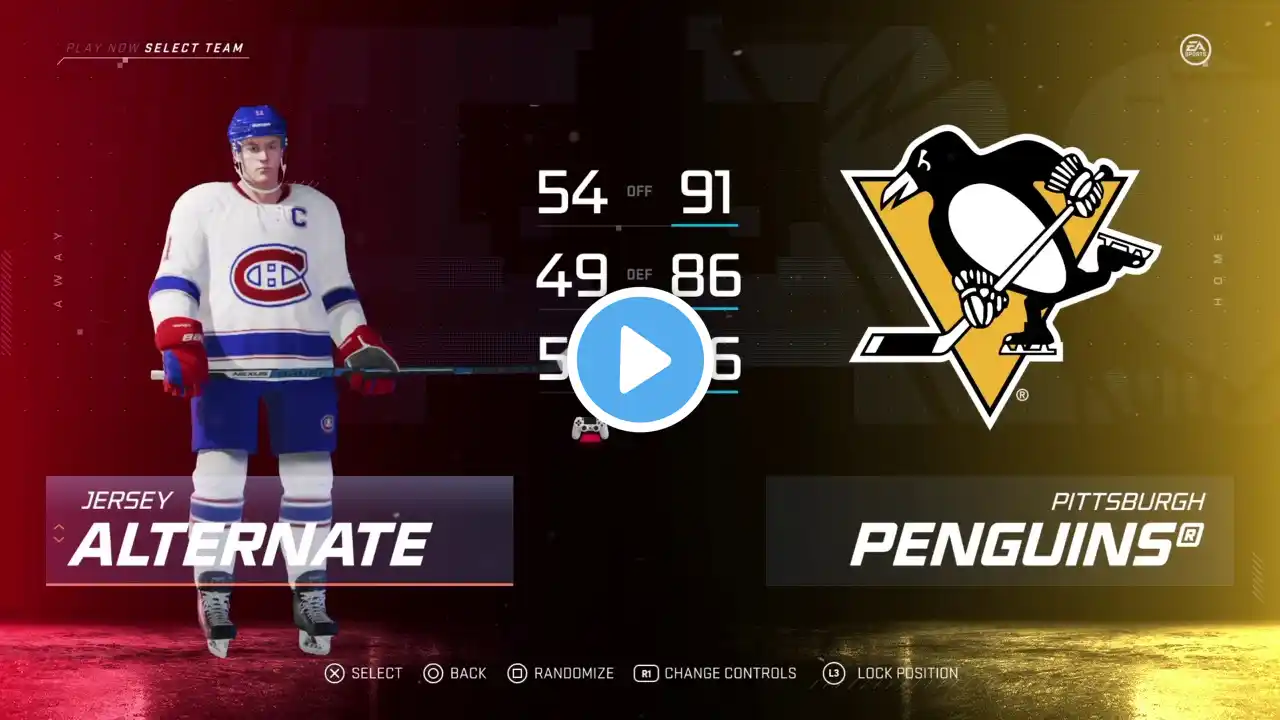The image size is (1280, 720).
Task: Select the Pittsburgh Penguins team panel
Action: click(x=998, y=531)
